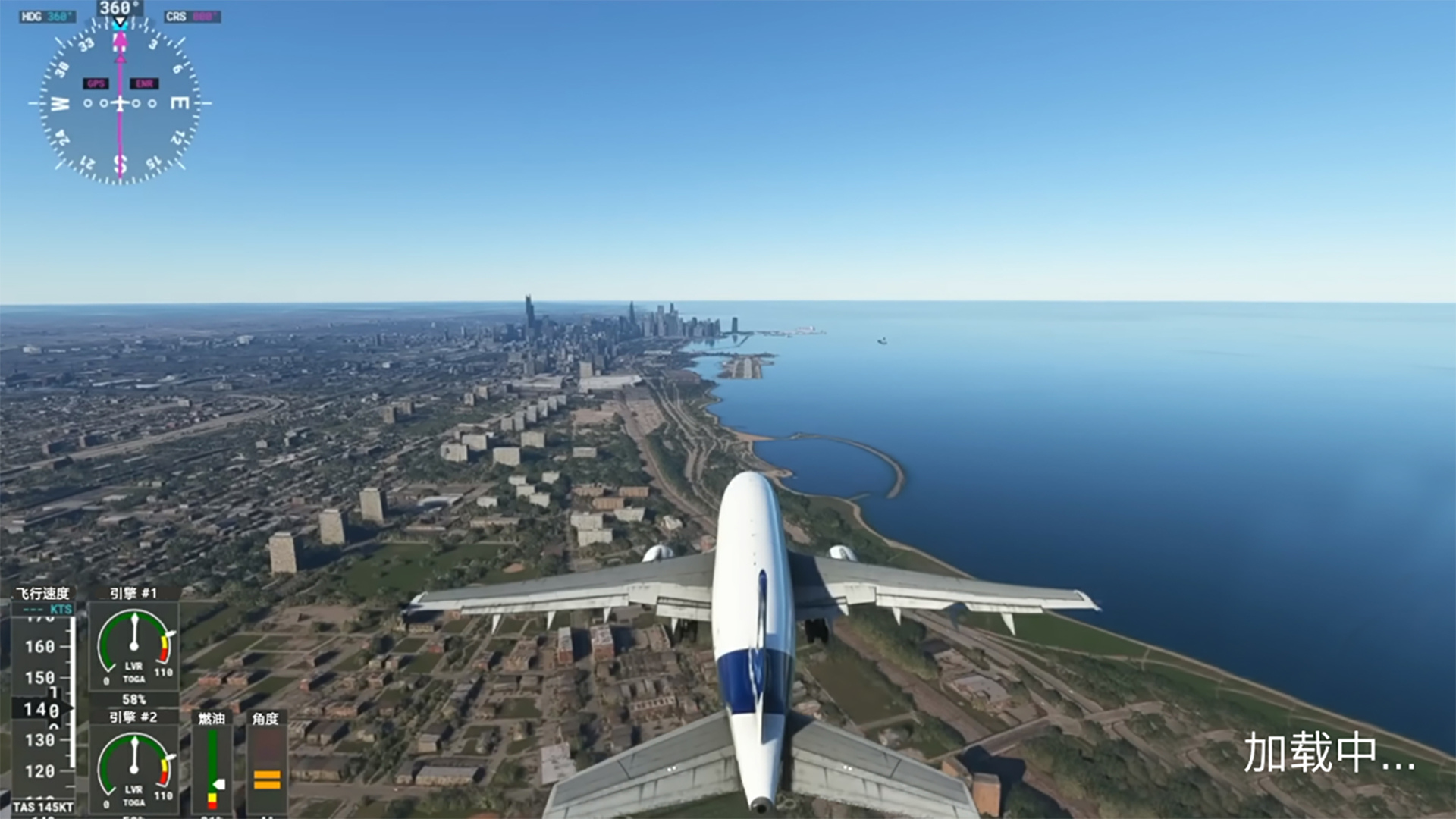This screenshot has width=1456, height=819.
Task: Click the GPS nav source label
Action: [x=96, y=83]
